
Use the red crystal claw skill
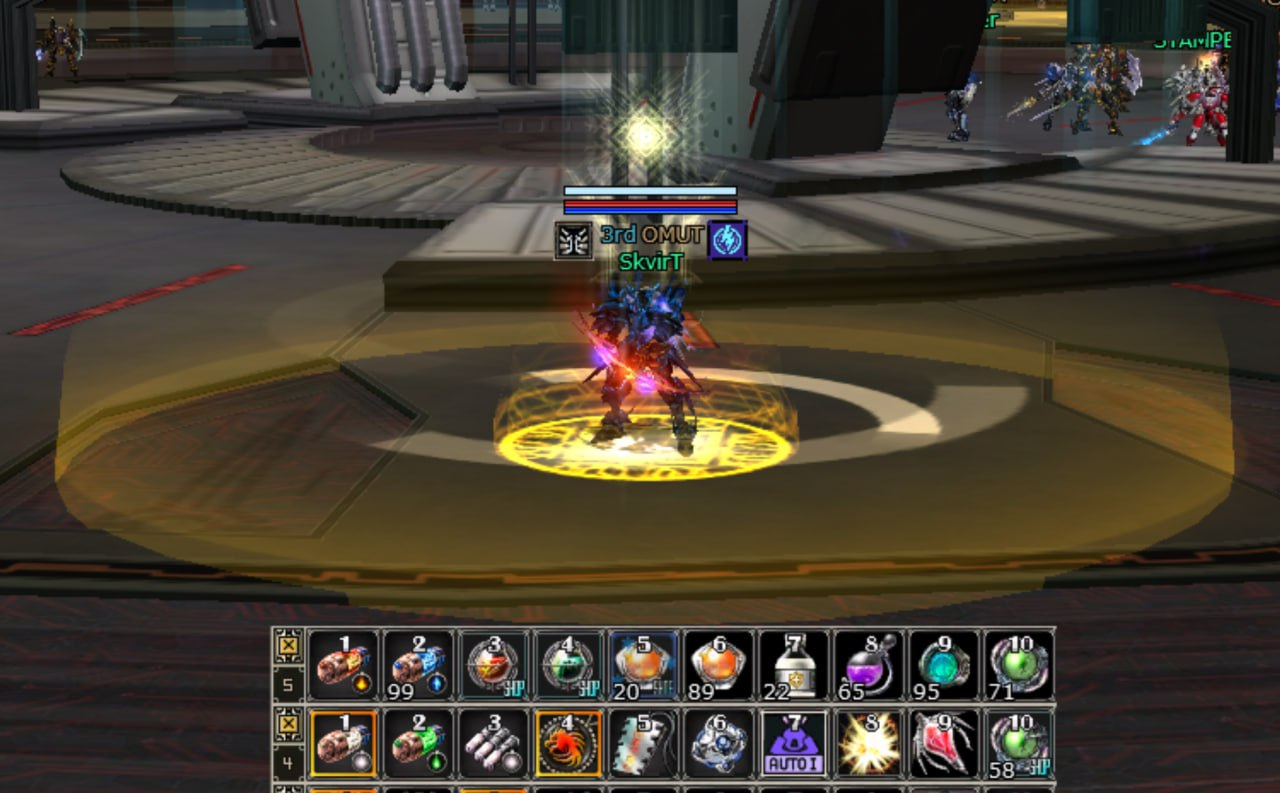944,744
